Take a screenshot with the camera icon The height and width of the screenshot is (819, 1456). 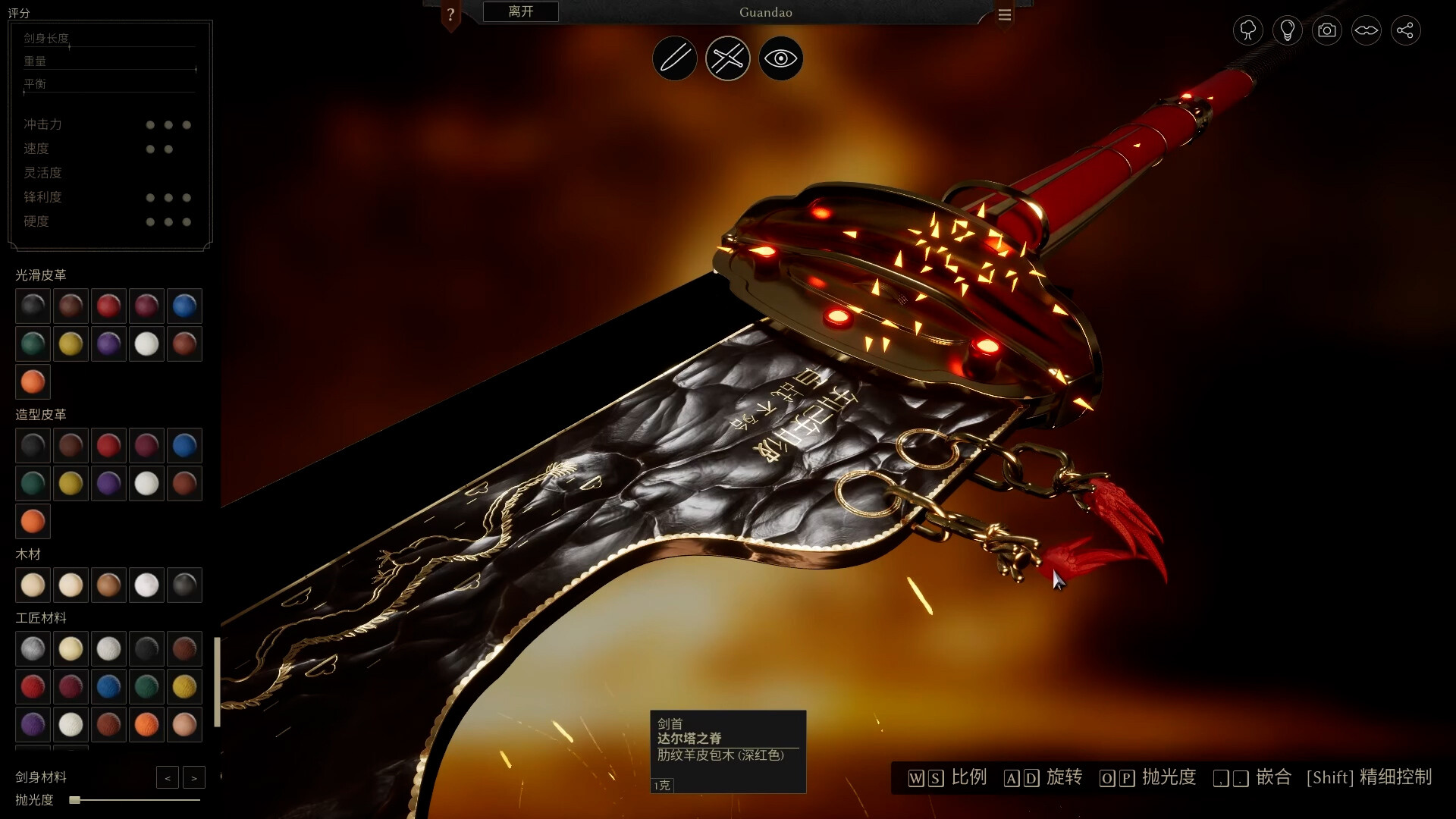click(1326, 30)
